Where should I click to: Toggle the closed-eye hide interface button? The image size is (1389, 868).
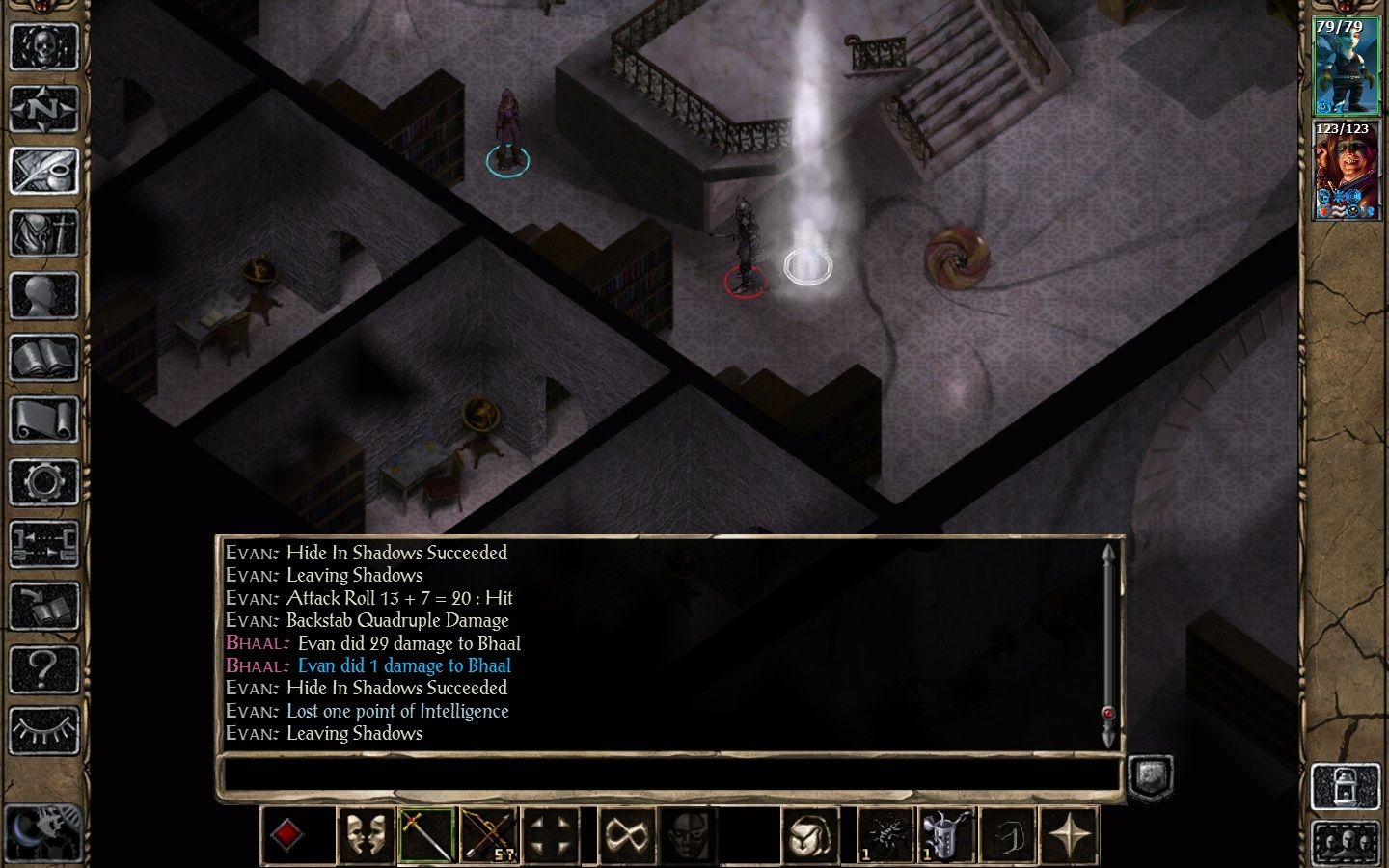43,730
